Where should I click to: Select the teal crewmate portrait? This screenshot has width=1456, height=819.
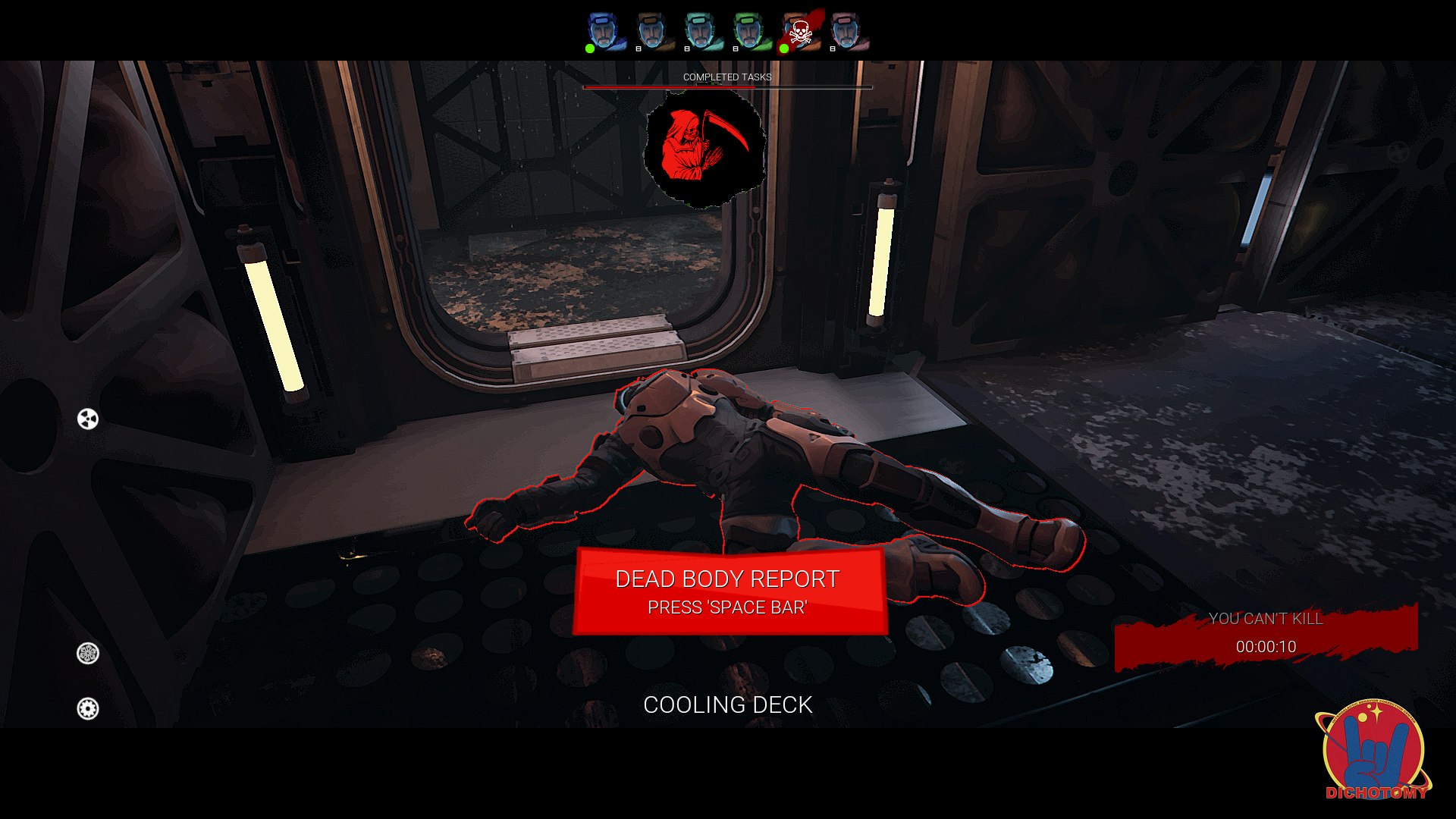[701, 32]
